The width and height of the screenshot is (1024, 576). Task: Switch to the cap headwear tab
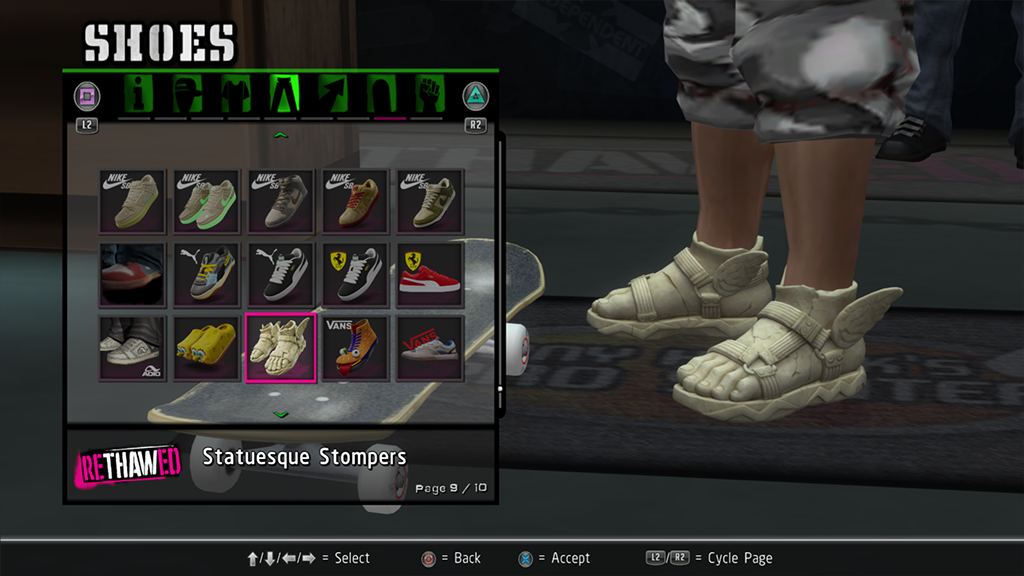188,96
